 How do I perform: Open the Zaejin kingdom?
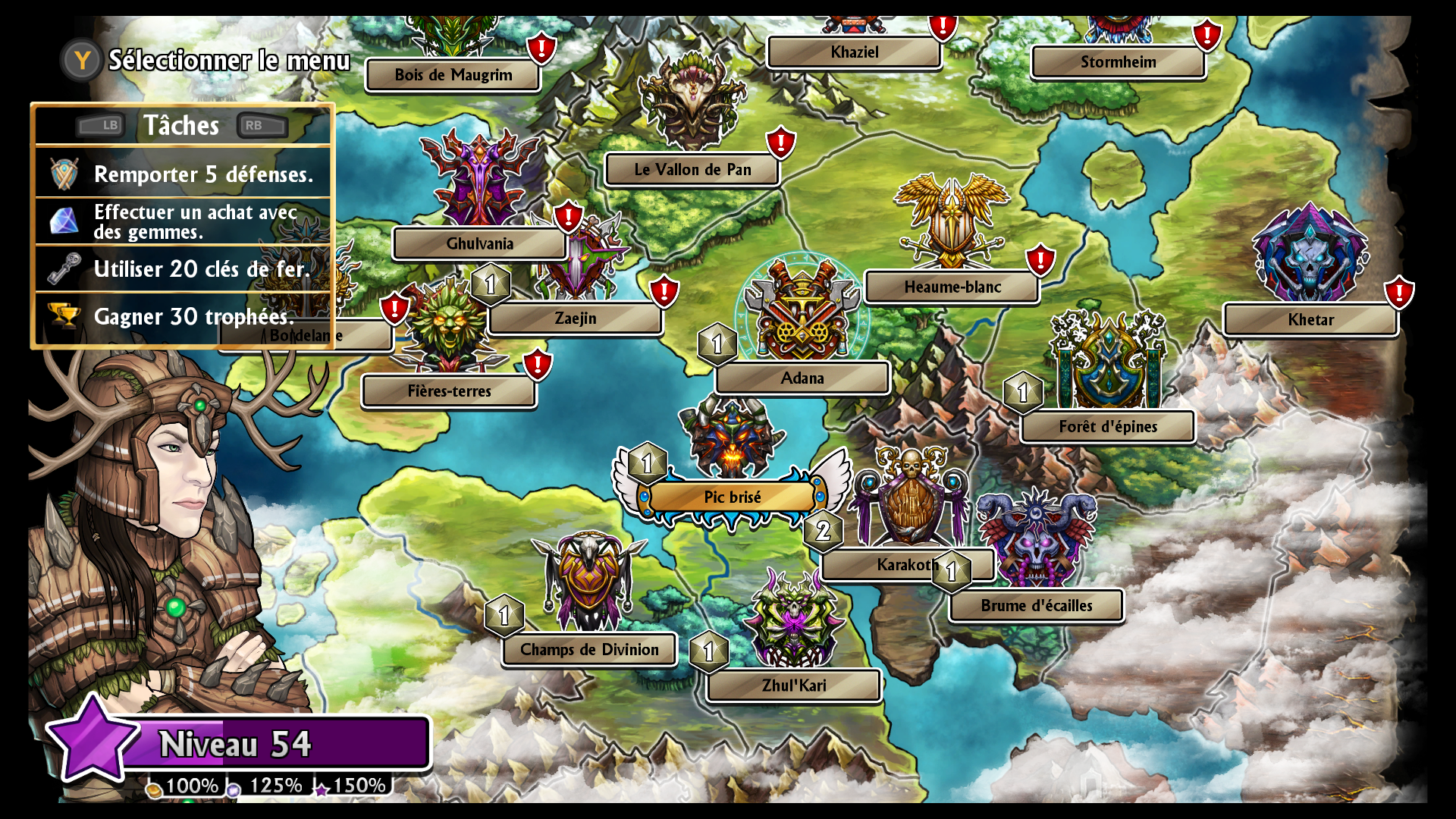point(575,318)
